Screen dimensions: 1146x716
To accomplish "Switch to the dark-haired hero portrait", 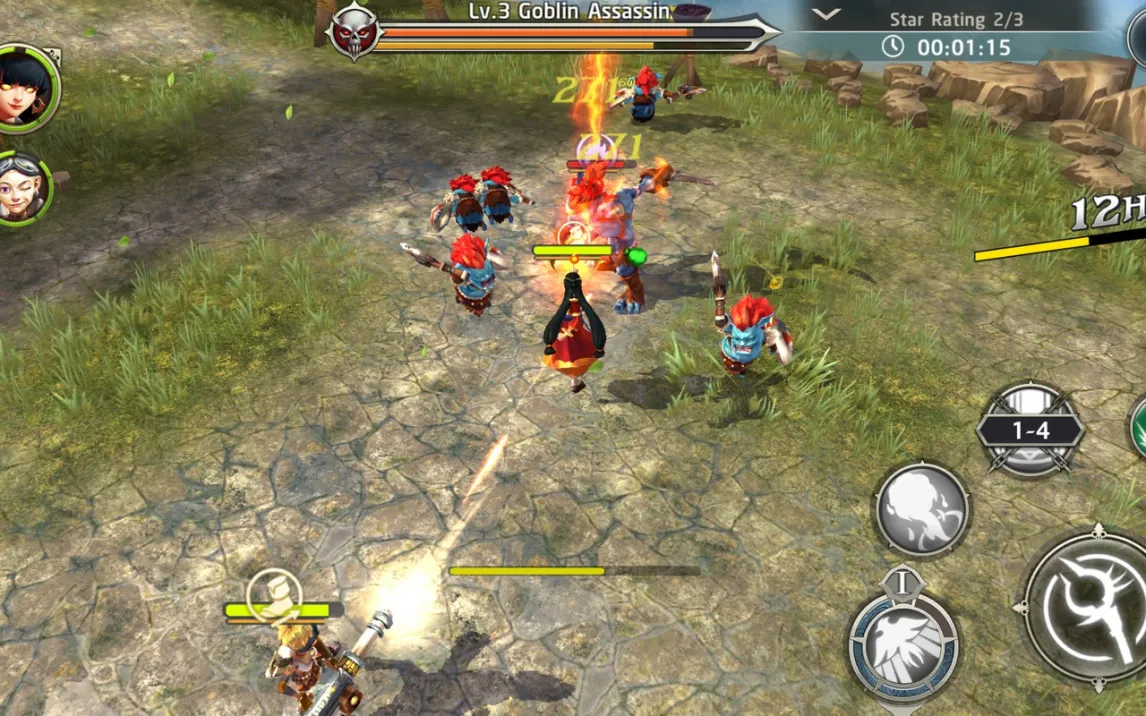I will tap(24, 88).
